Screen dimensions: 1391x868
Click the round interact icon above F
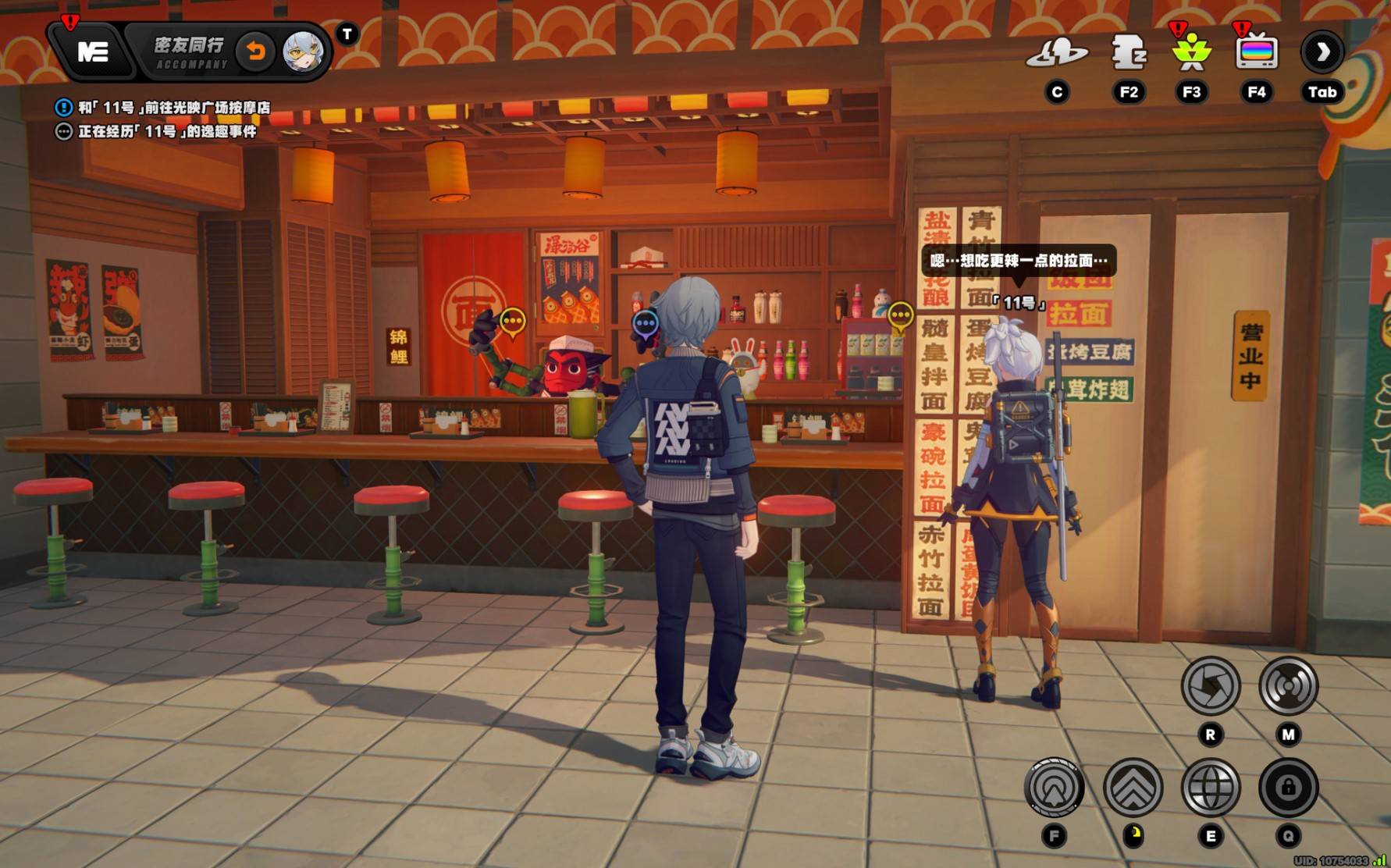click(1054, 788)
